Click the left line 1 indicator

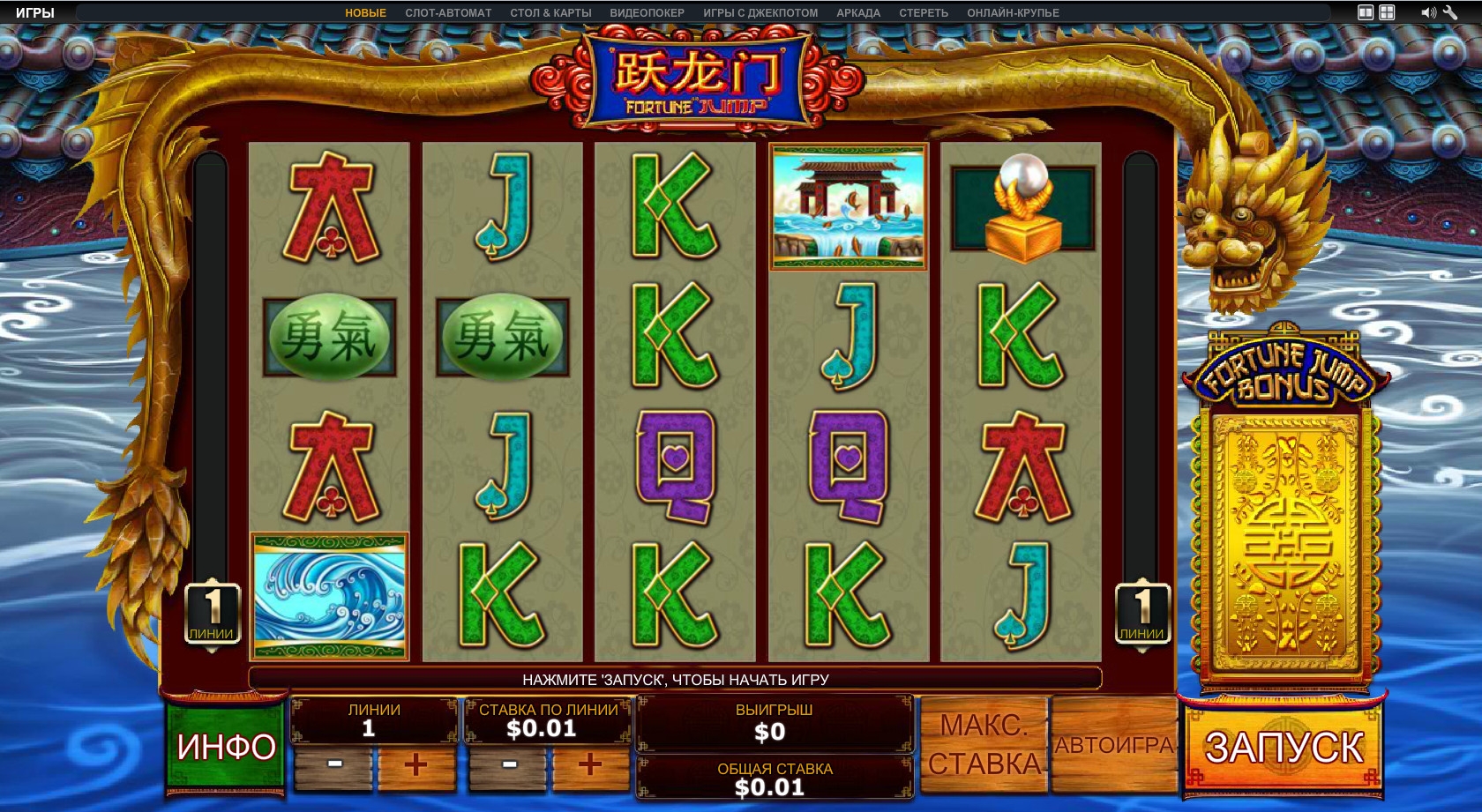213,614
